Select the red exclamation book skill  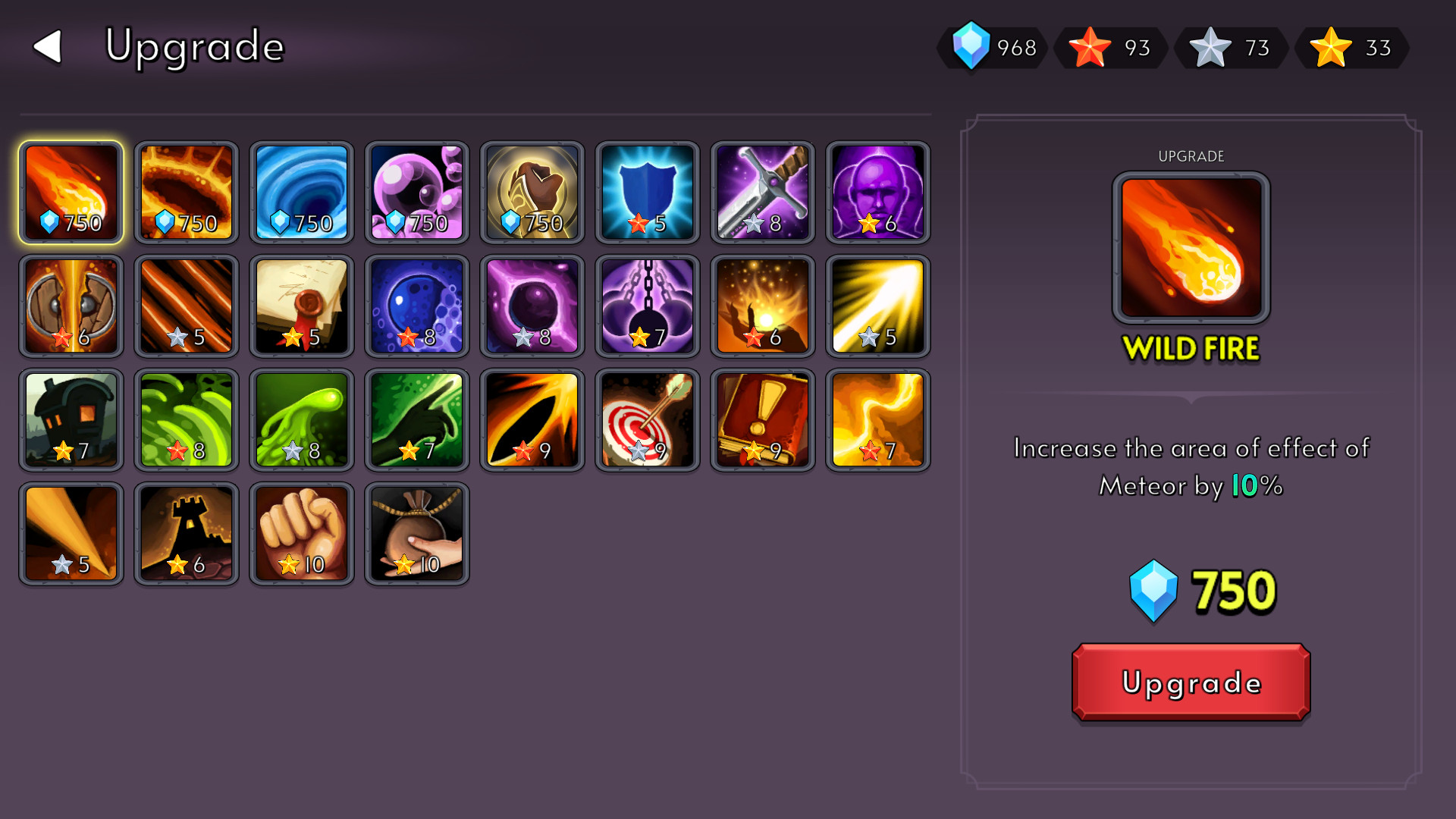click(x=762, y=419)
